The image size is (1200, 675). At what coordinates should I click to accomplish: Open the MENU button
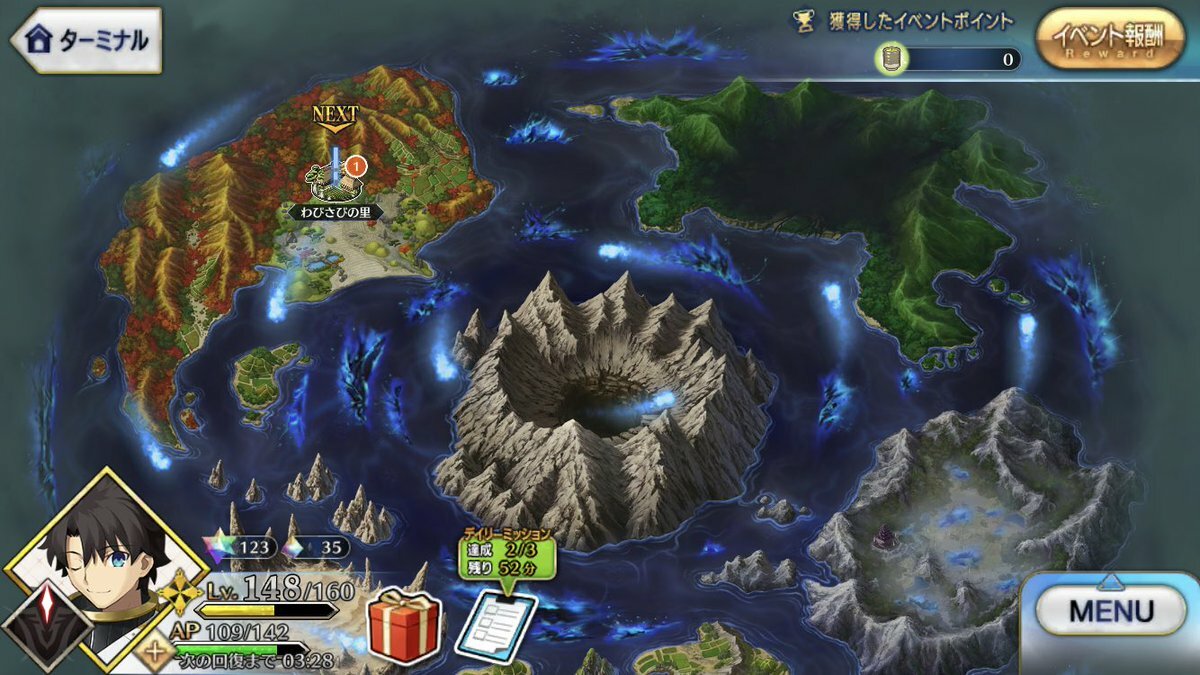[x=1110, y=611]
